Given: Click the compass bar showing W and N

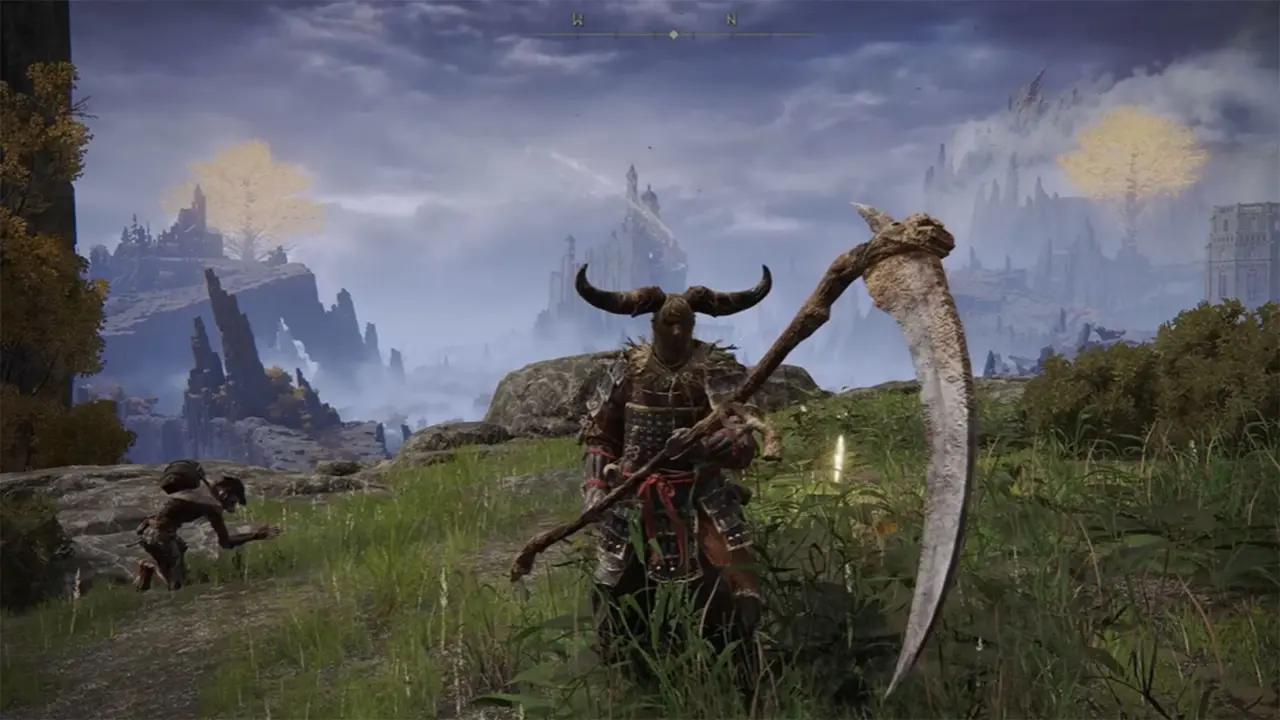Looking at the screenshot, I should pyautogui.click(x=672, y=32).
